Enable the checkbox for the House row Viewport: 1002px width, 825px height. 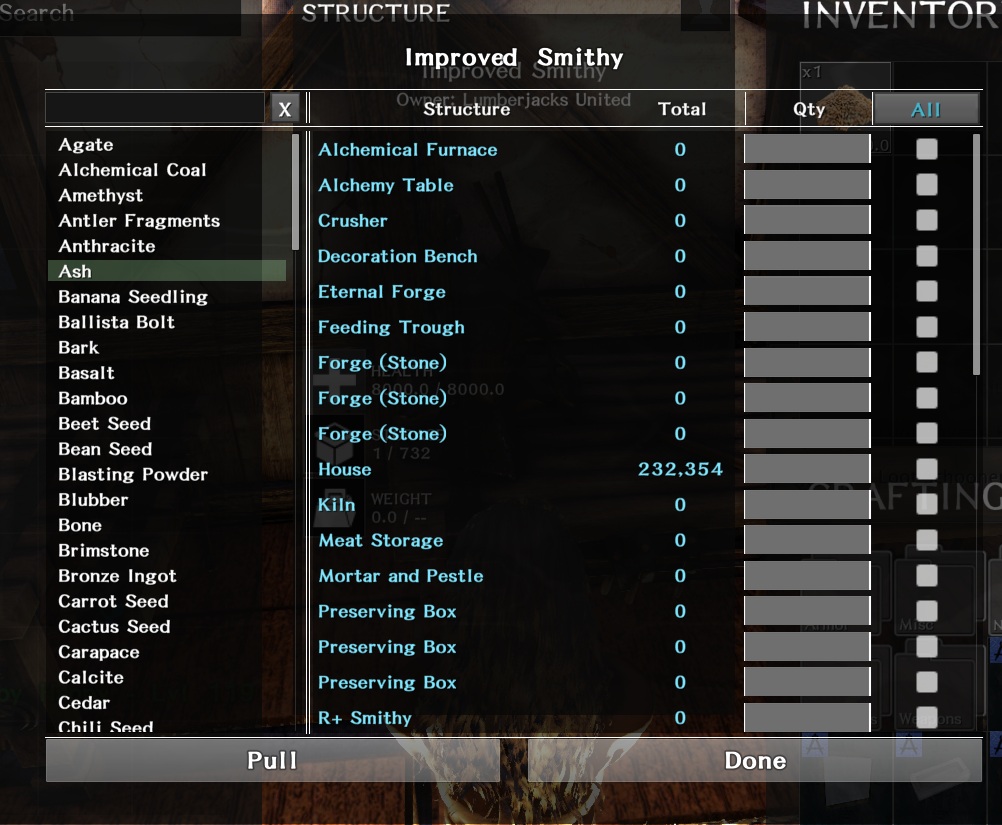[x=927, y=469]
